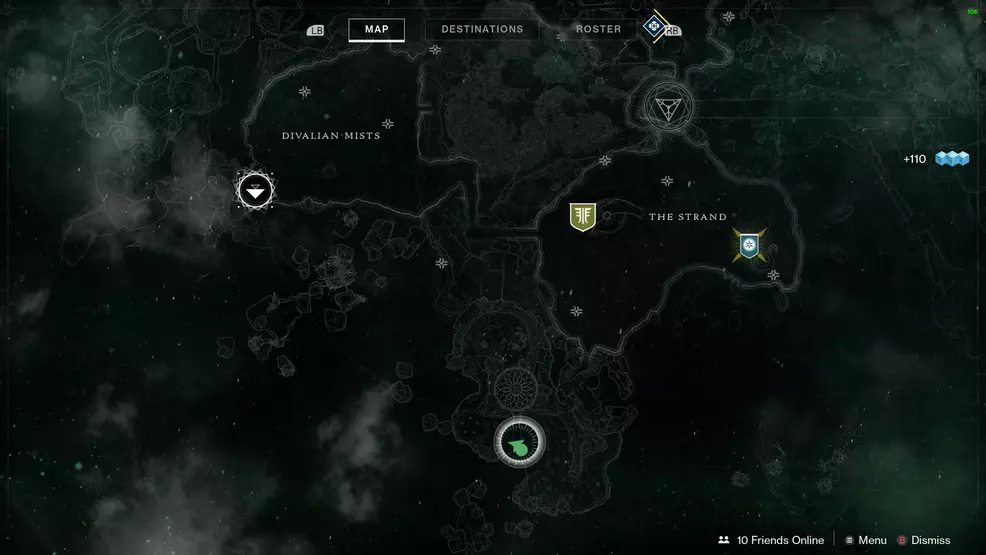Switch to the Roster tab
The height and width of the screenshot is (555, 986).
pyautogui.click(x=599, y=29)
